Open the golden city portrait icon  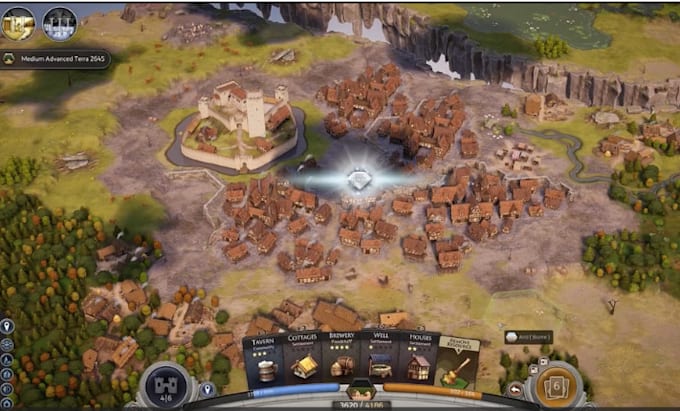pos(18,23)
